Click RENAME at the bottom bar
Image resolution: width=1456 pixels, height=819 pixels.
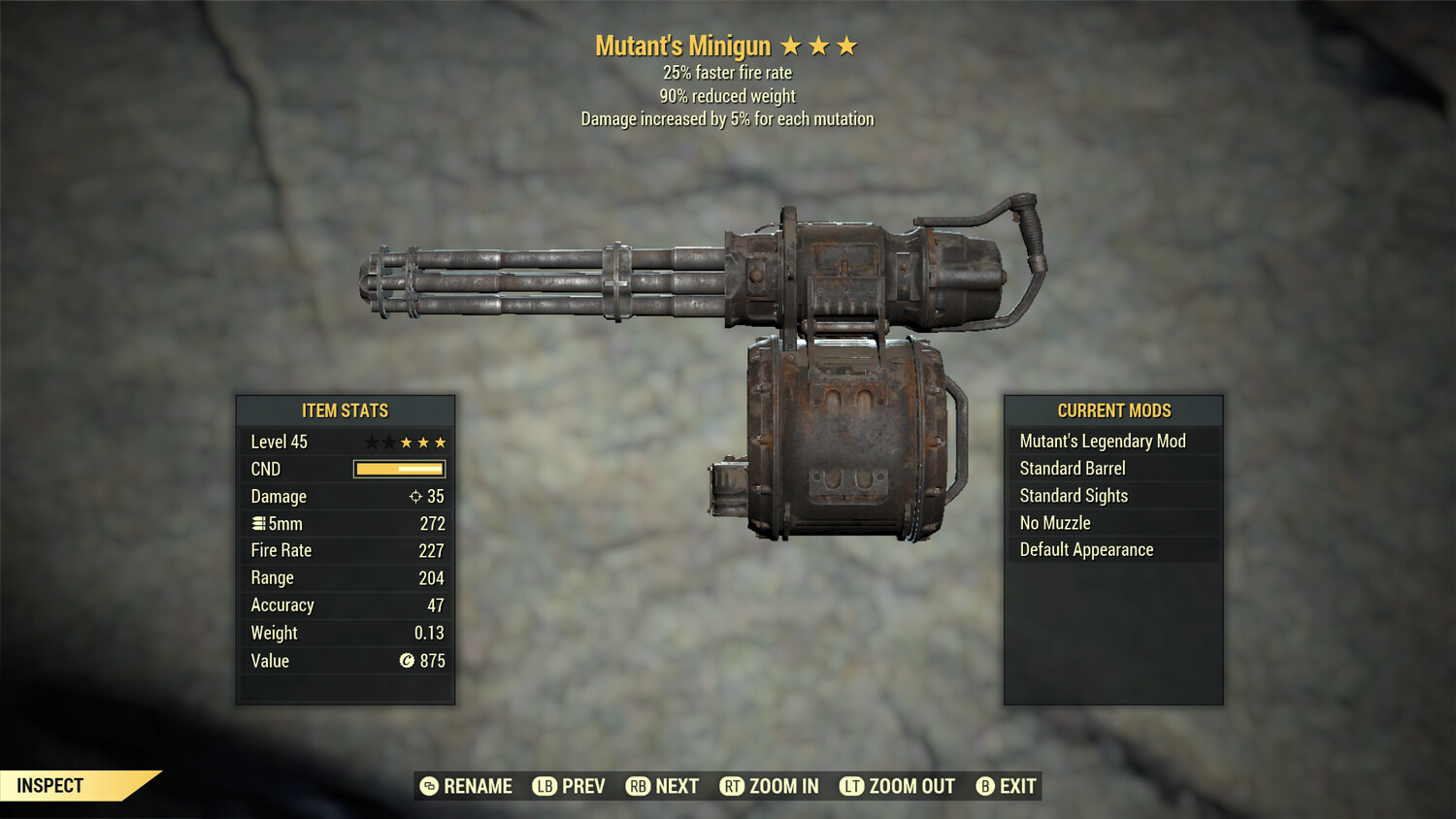pyautogui.click(x=469, y=786)
